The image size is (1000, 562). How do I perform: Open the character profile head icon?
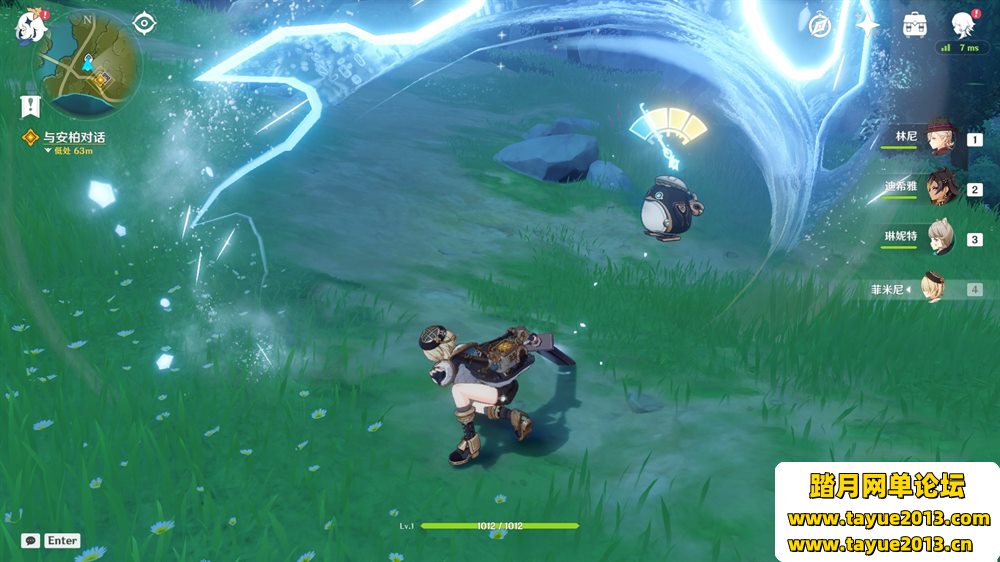962,25
